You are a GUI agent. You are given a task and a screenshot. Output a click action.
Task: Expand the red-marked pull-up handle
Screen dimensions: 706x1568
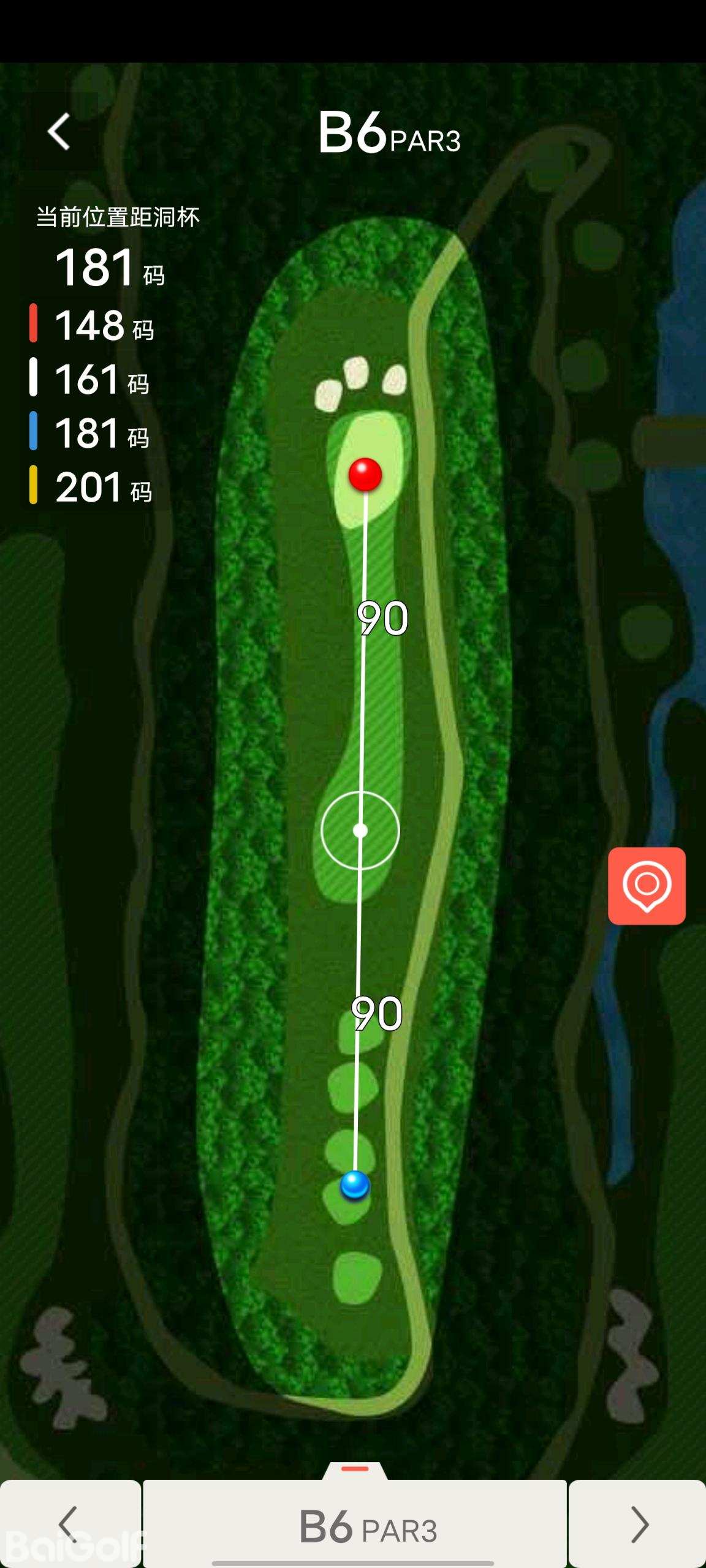(355, 1470)
